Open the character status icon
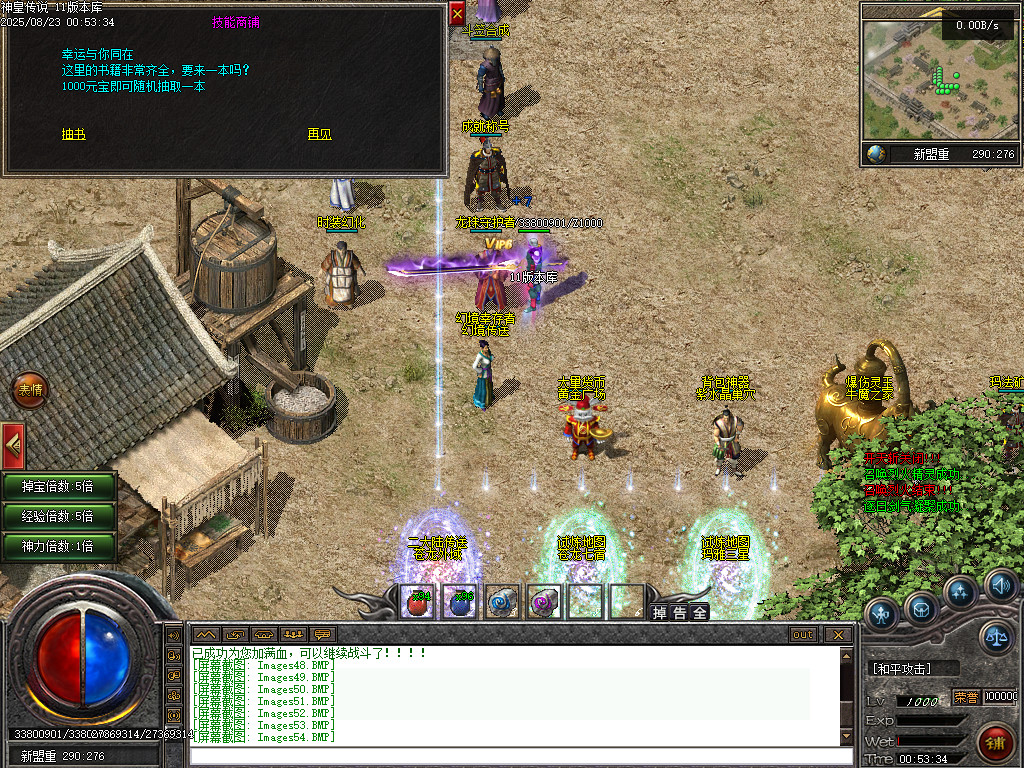The width and height of the screenshot is (1024, 768). (882, 612)
